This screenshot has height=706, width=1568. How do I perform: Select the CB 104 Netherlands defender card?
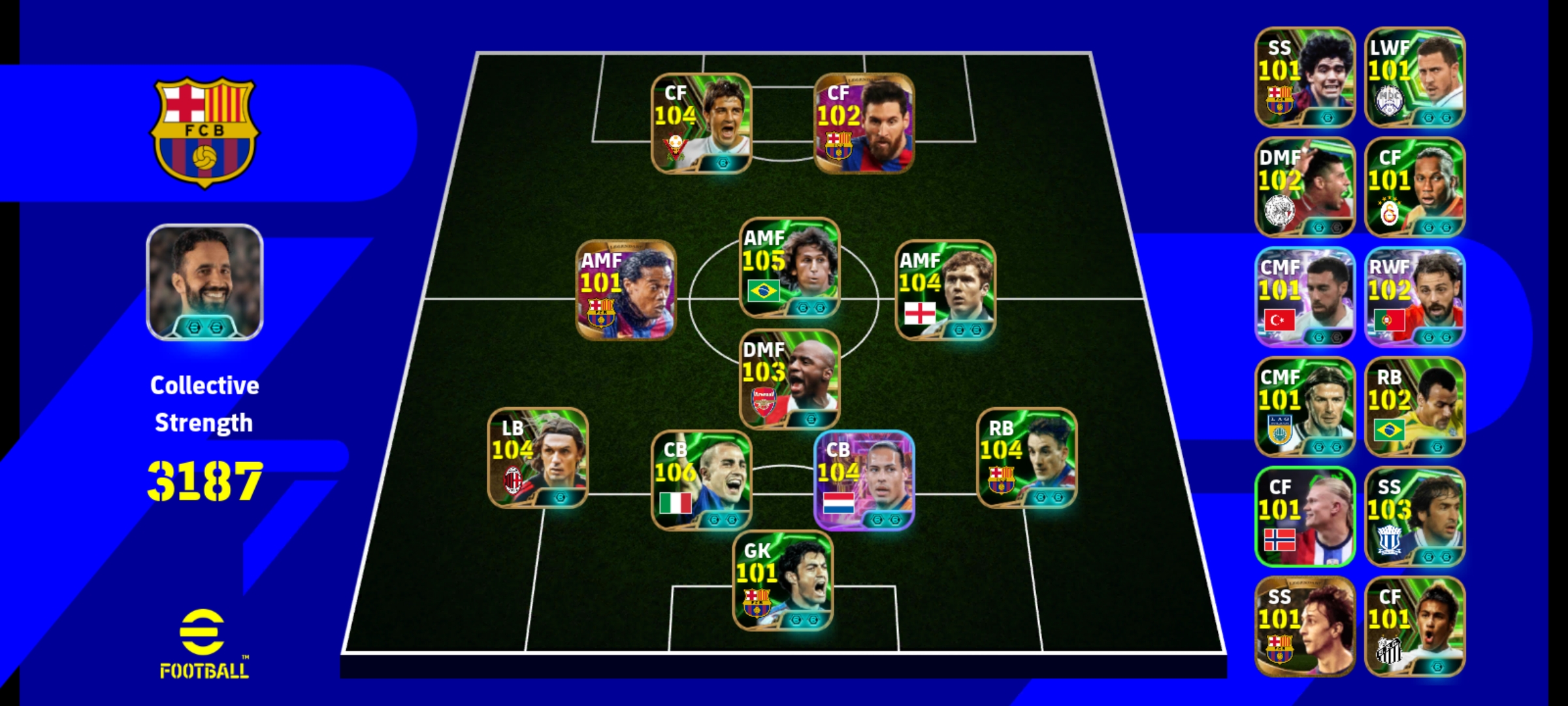(864, 480)
